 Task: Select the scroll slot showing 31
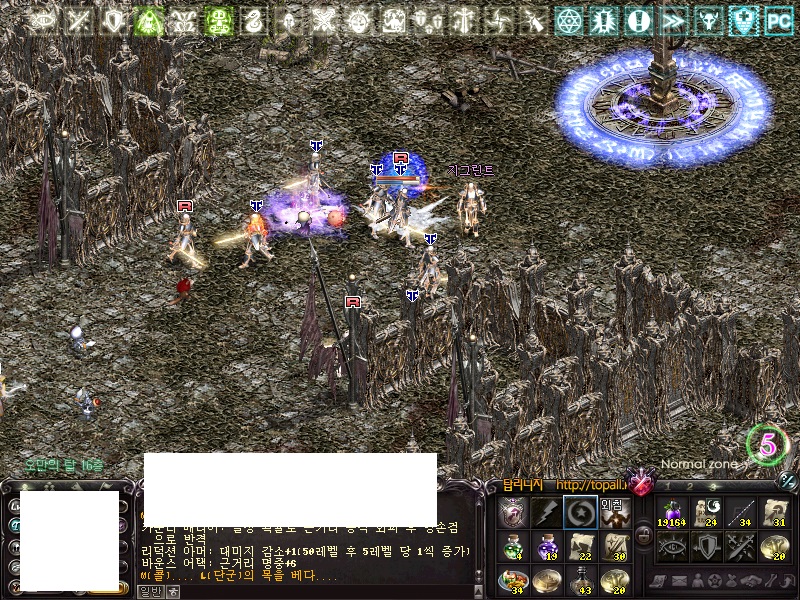[774, 512]
